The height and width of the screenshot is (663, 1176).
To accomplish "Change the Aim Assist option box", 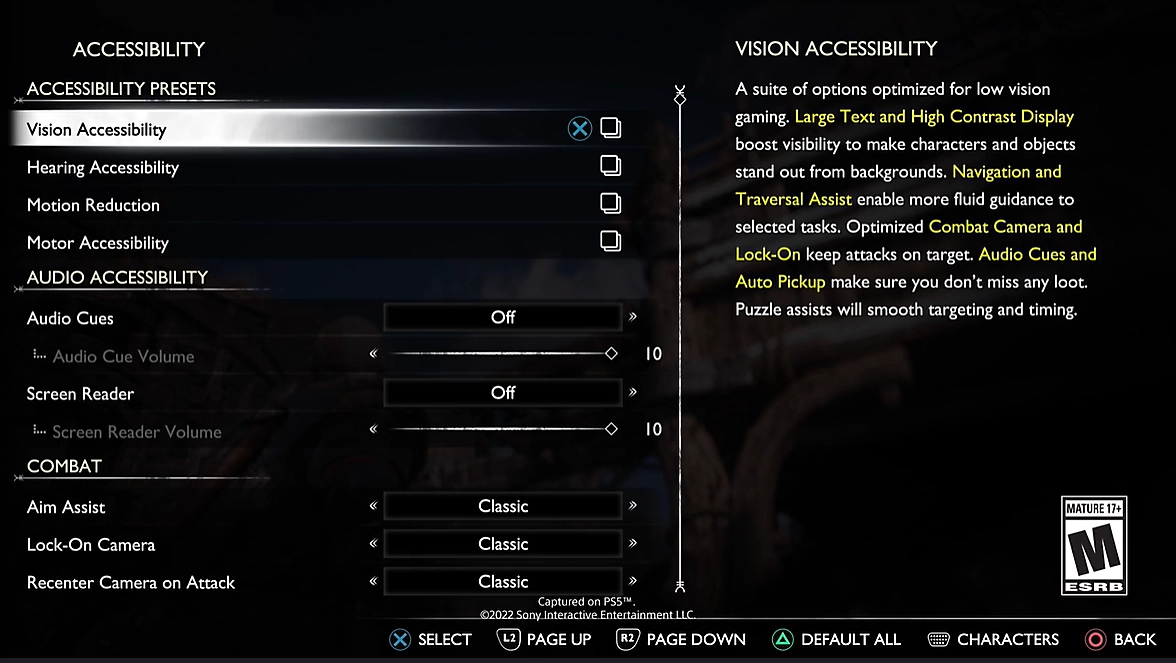I will [503, 507].
